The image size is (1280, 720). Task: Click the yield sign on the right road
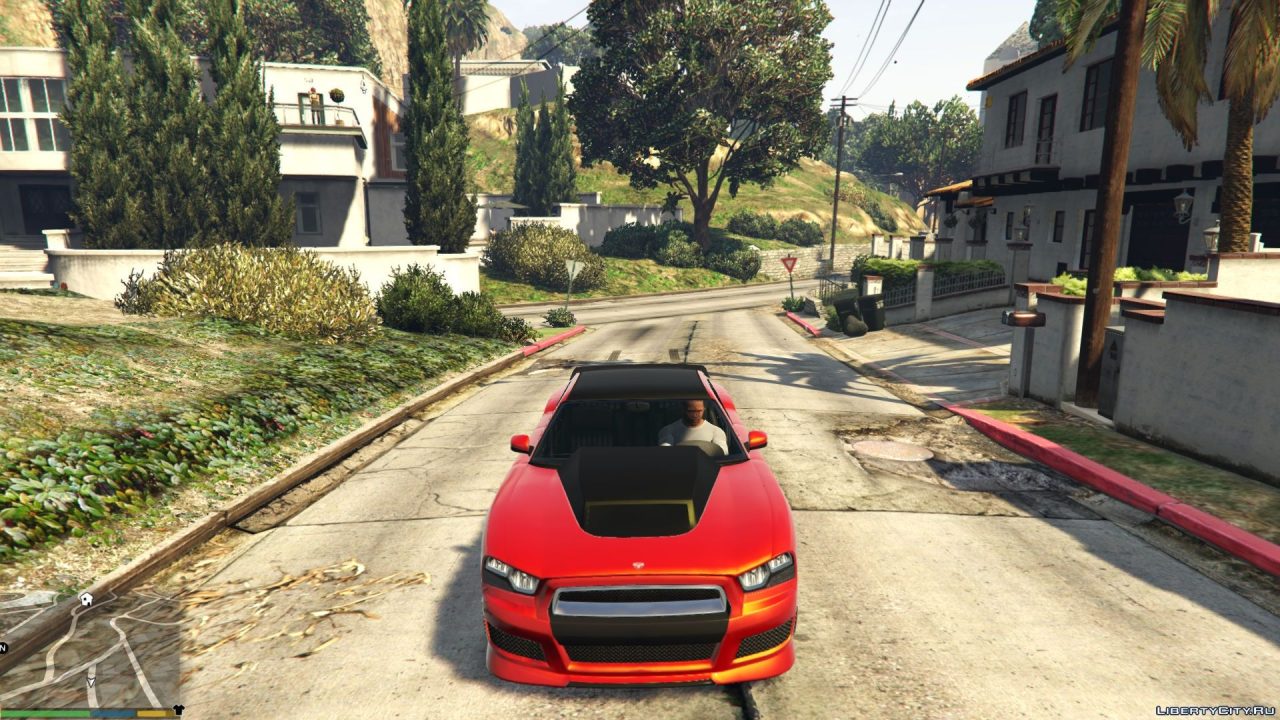[x=790, y=263]
